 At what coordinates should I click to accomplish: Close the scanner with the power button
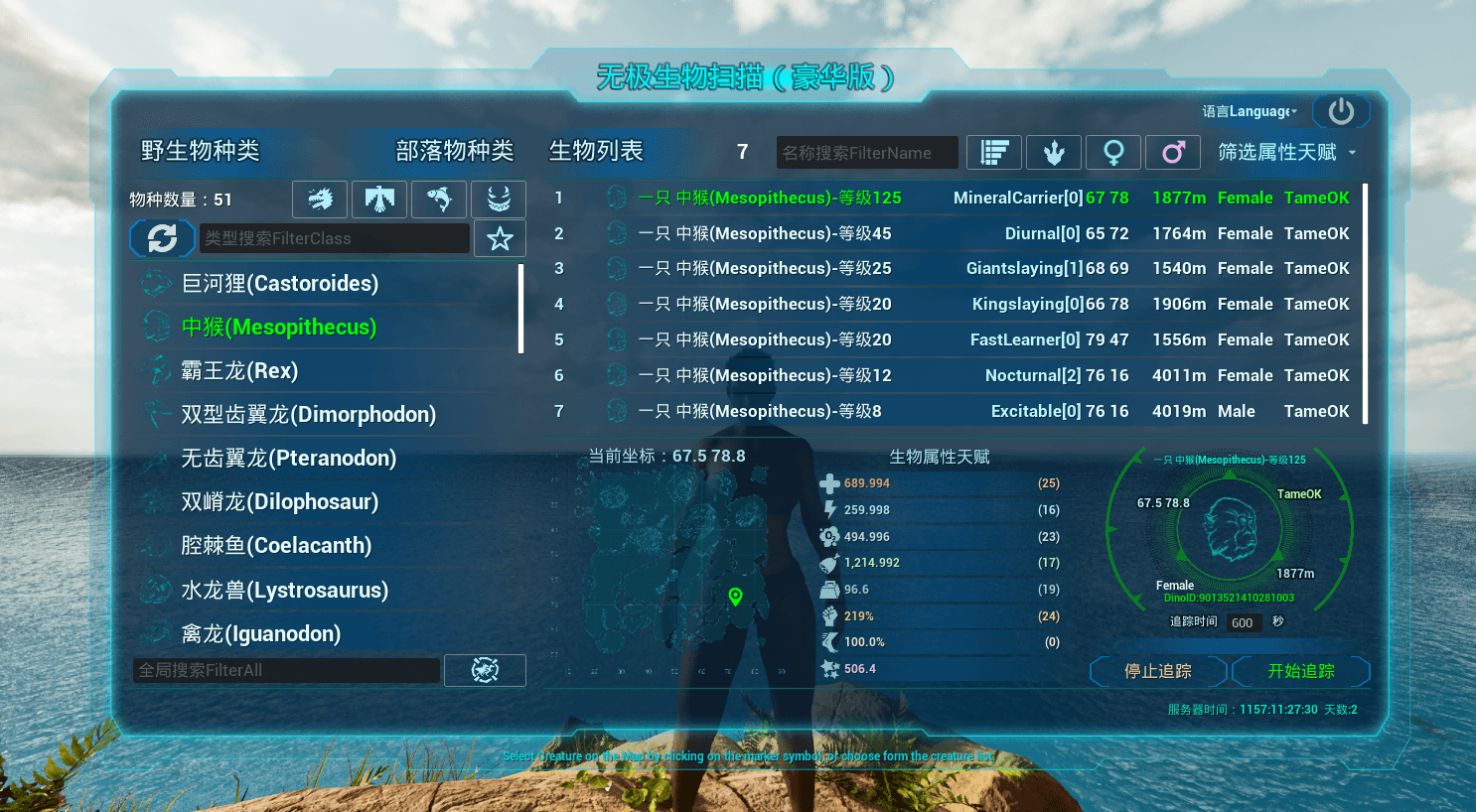pos(1341,111)
